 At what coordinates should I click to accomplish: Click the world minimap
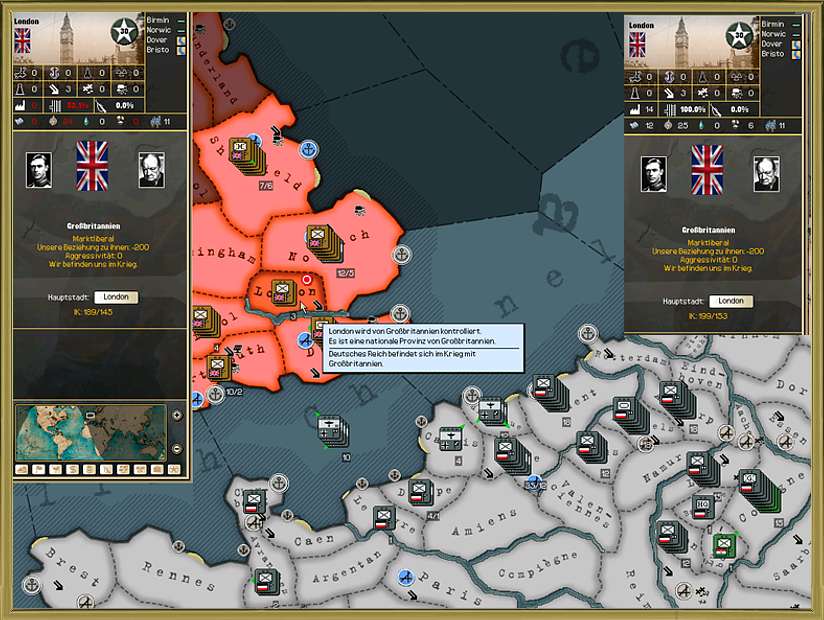(90, 432)
